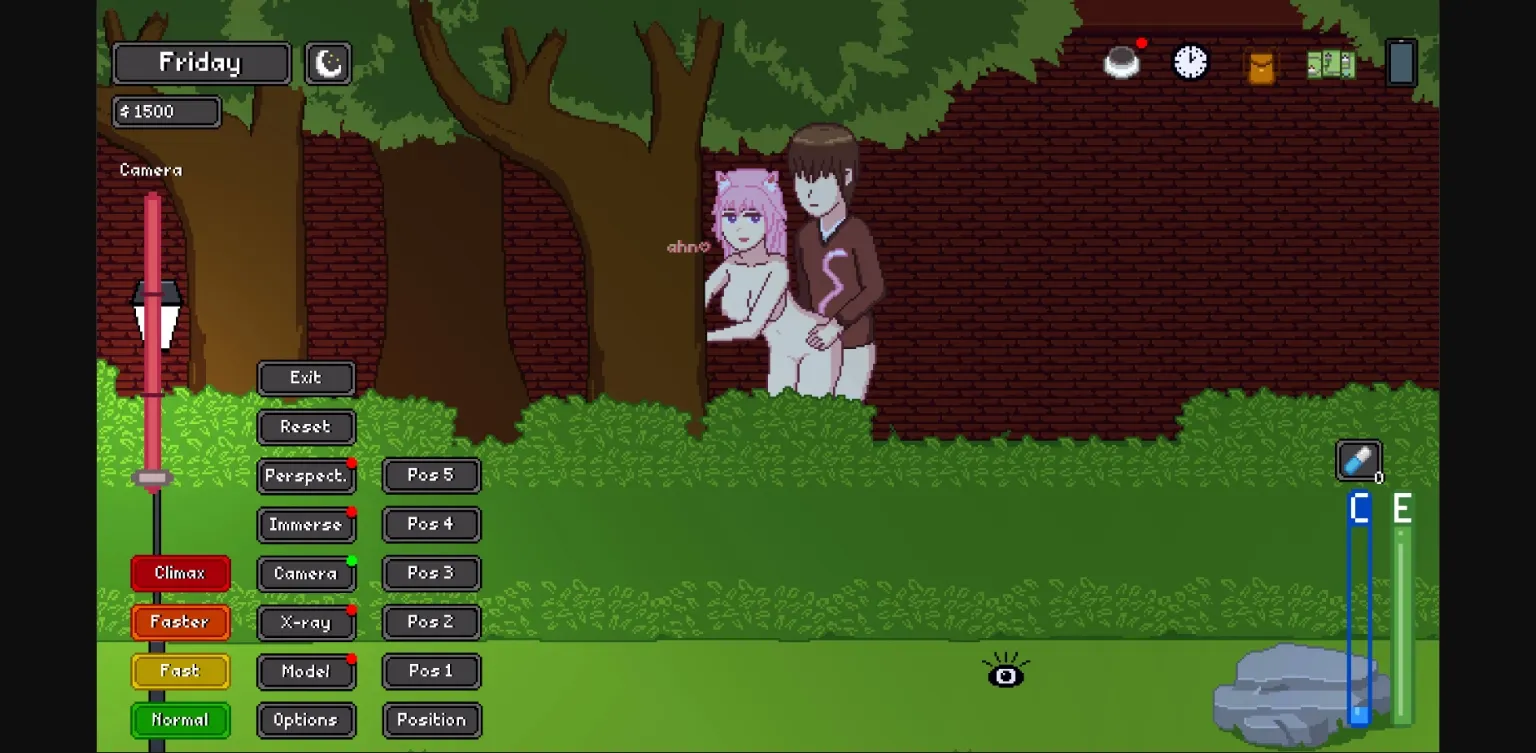Click the cup icon with red notification dot

click(1121, 61)
